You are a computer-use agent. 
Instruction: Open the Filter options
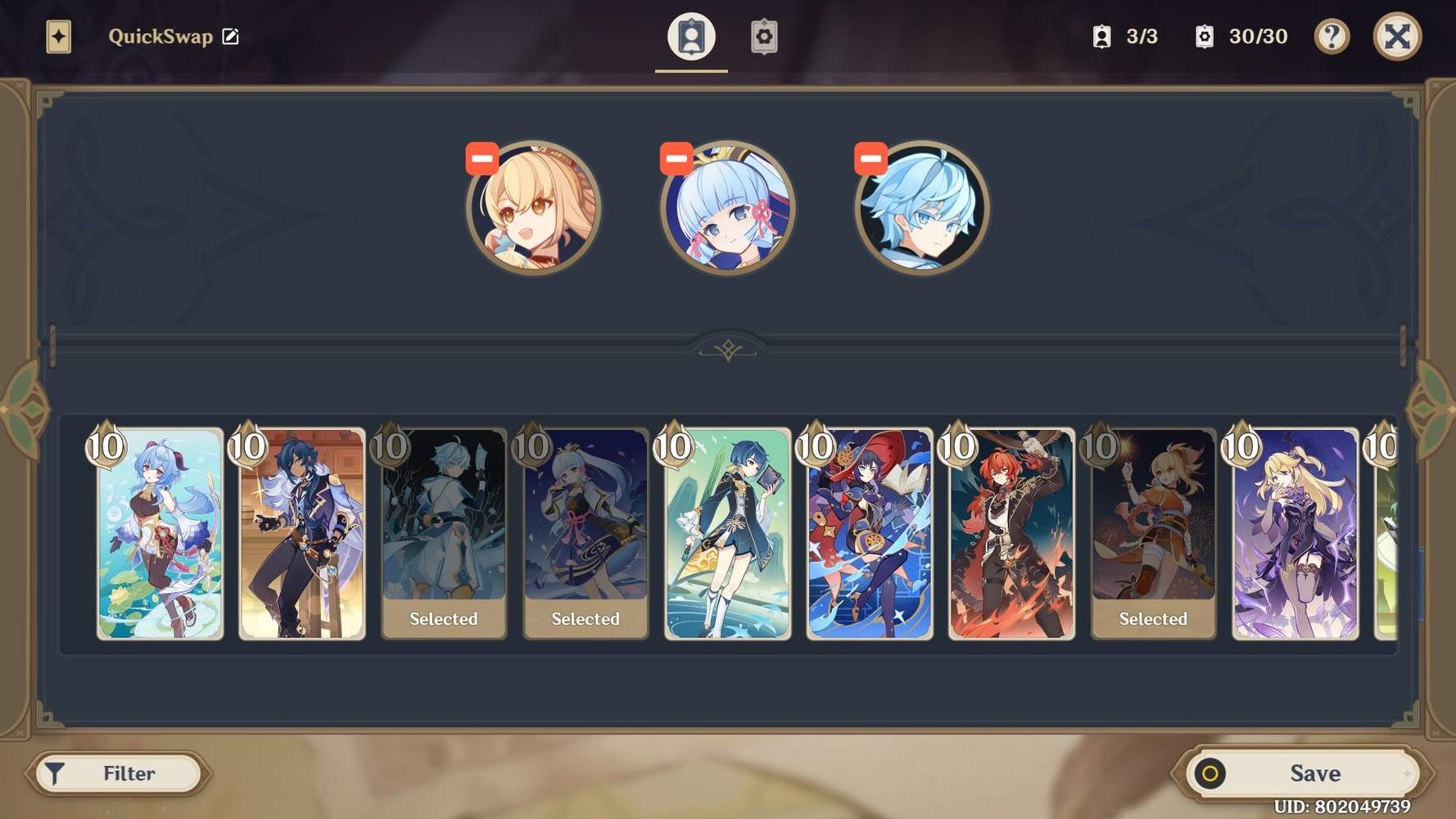pyautogui.click(x=119, y=772)
